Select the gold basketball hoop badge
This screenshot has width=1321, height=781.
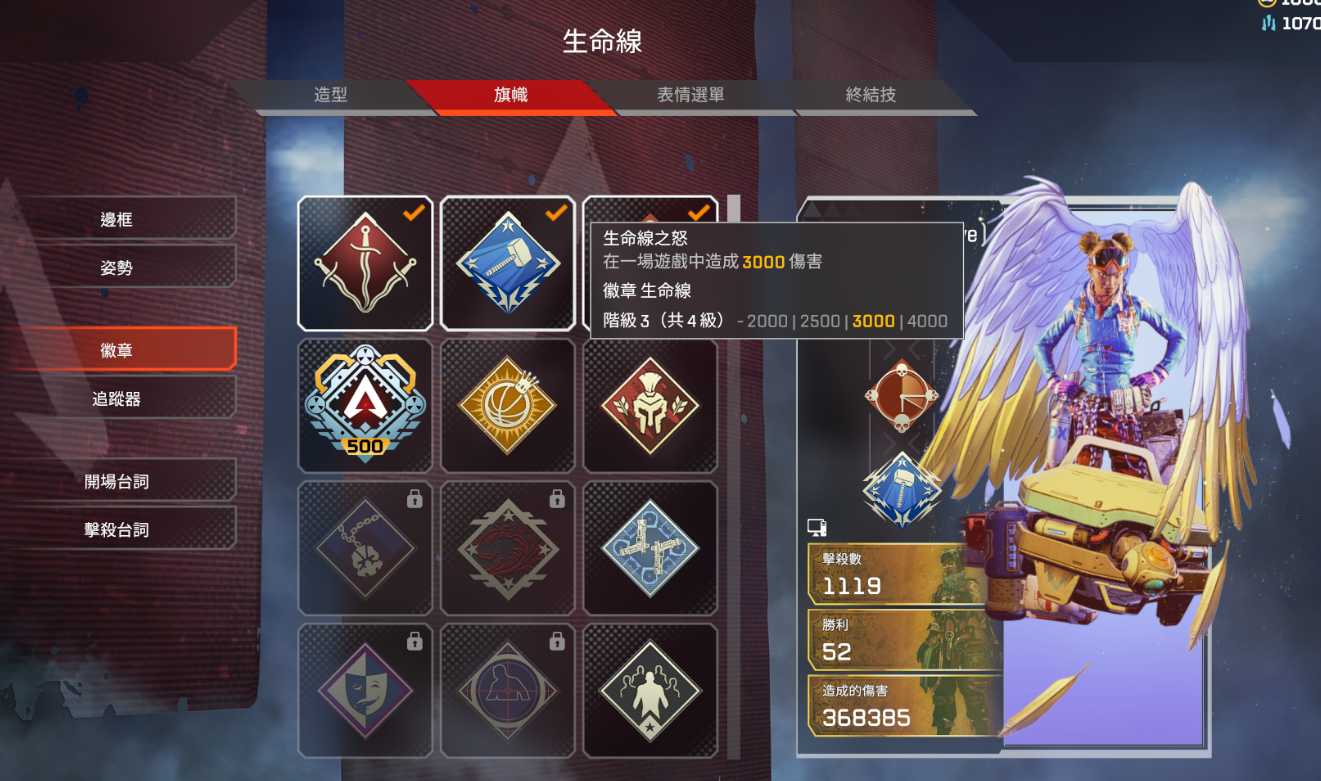point(508,405)
